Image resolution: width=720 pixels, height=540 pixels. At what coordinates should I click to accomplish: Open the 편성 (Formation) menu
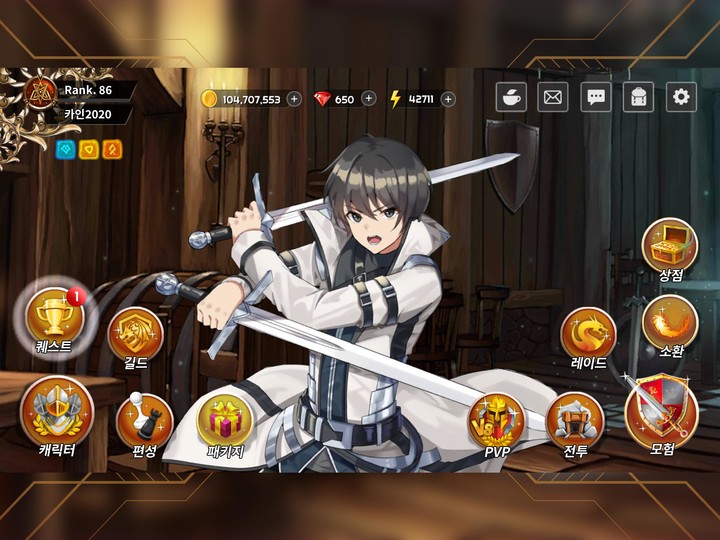(x=144, y=421)
